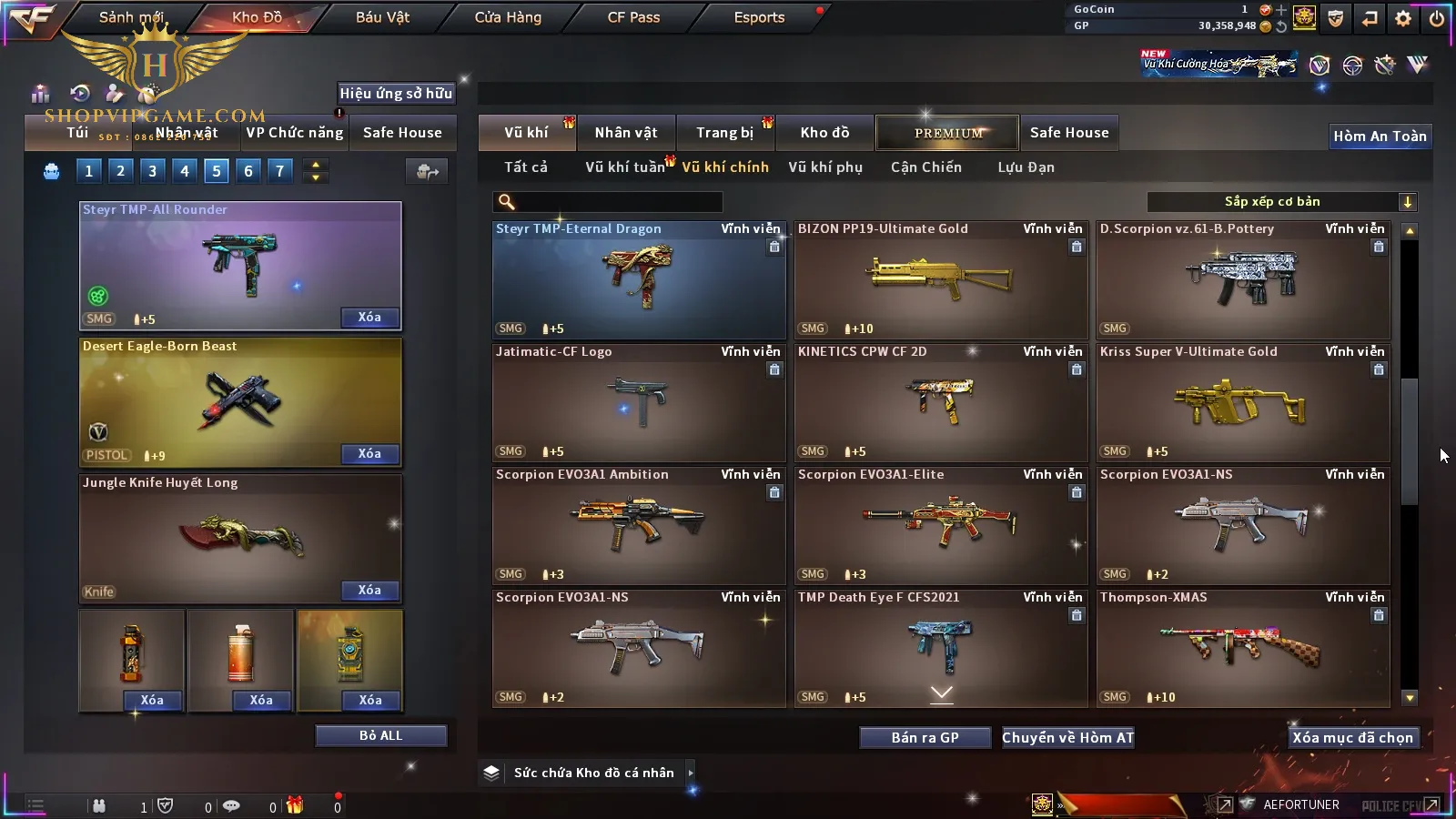Sell the item with Bán ra GP

925,738
